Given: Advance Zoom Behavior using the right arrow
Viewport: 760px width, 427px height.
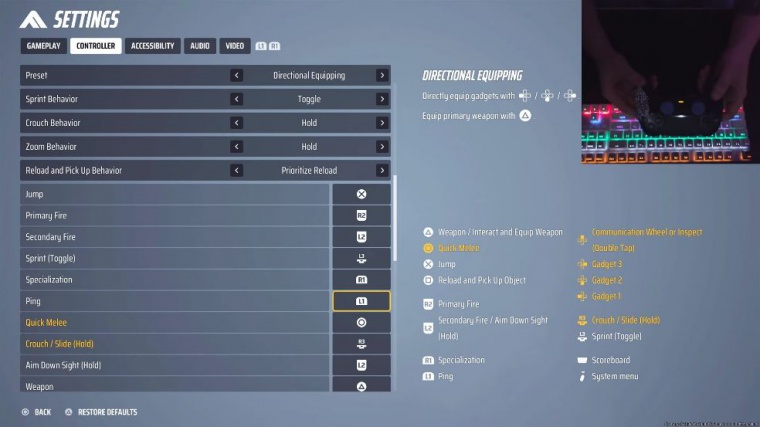Looking at the screenshot, I should tap(382, 147).
